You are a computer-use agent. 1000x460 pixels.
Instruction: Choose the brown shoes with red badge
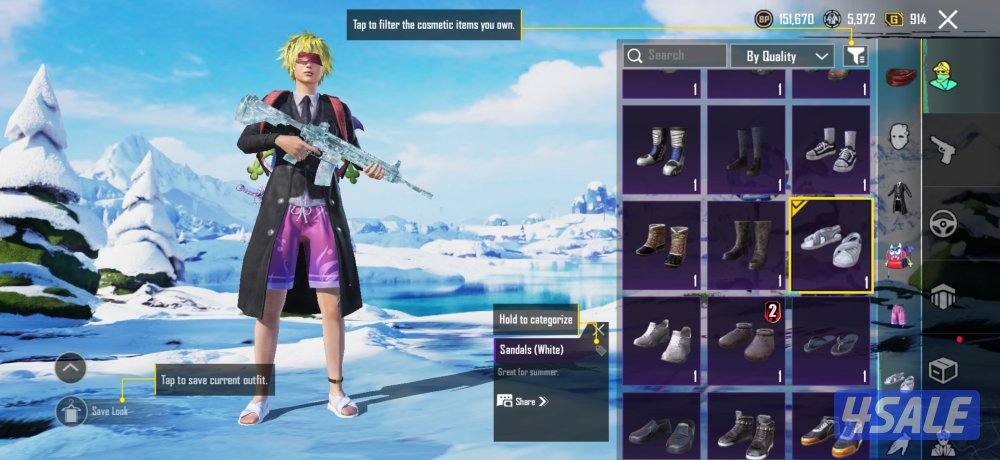pyautogui.click(x=745, y=341)
